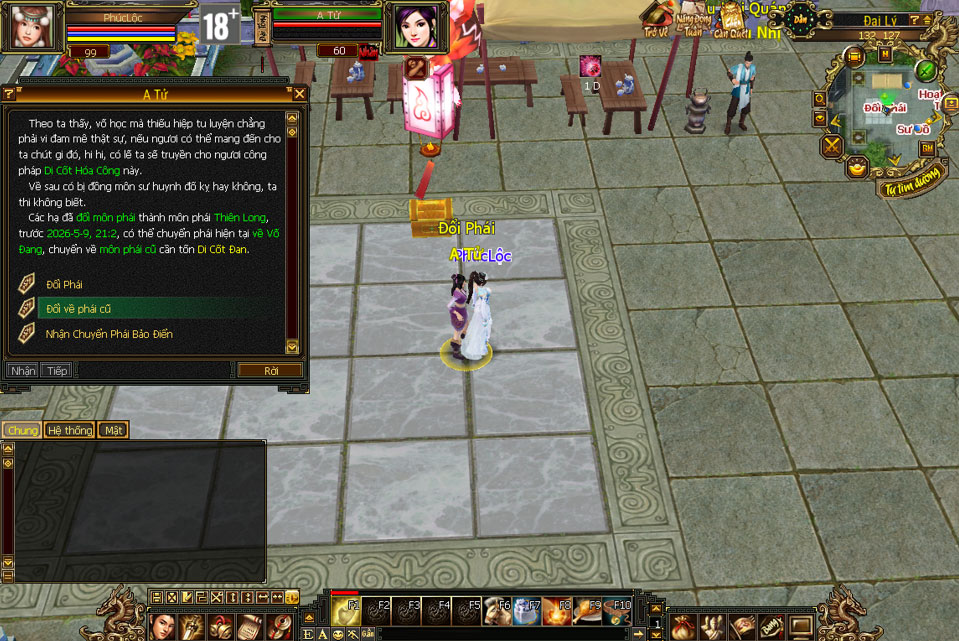Switch to the "Hệ thống" chat tab
The height and width of the screenshot is (641, 959).
[x=70, y=430]
